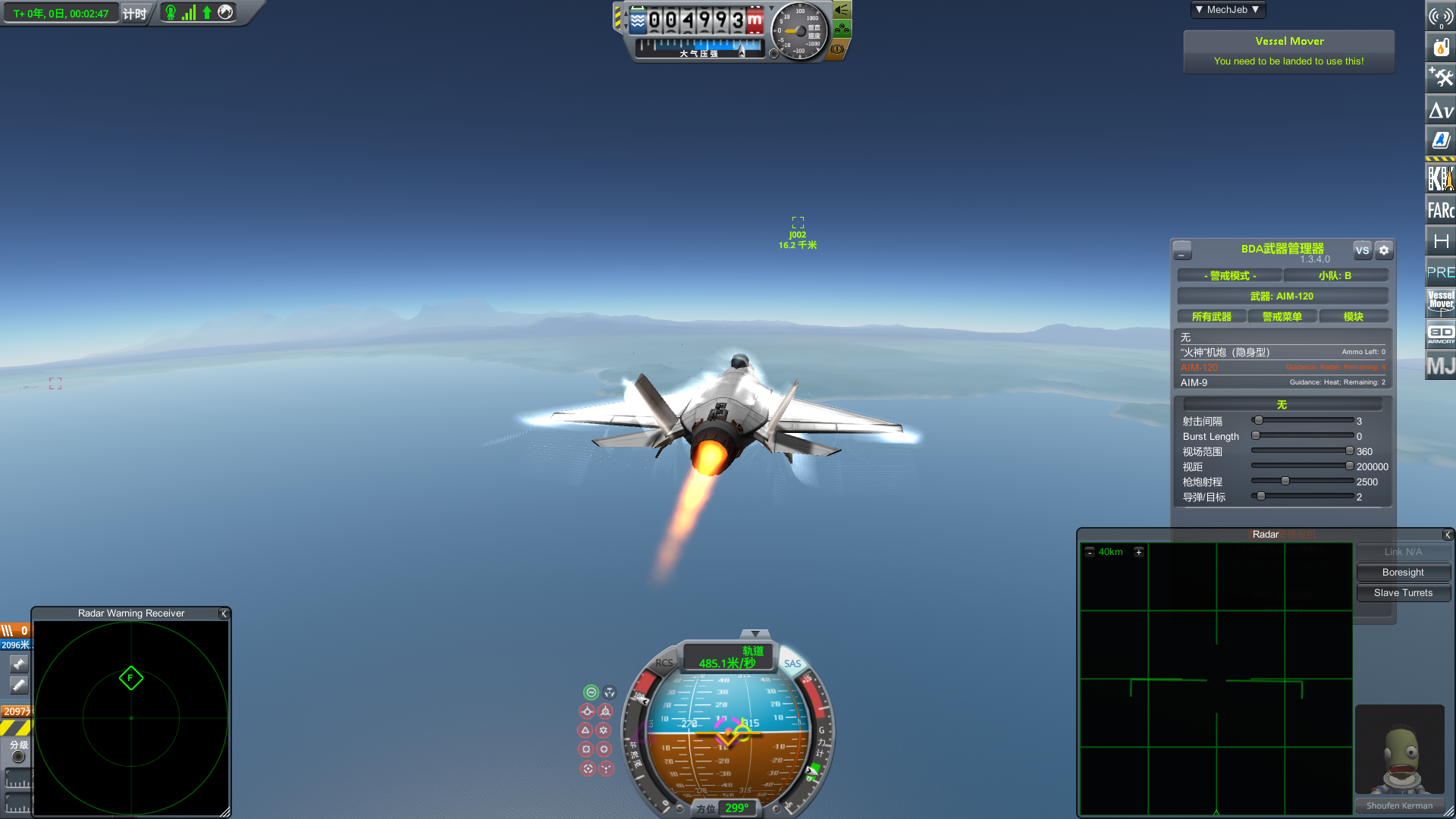Increase radar range with the plus button
Image resolution: width=1456 pixels, height=819 pixels.
pos(1138,552)
